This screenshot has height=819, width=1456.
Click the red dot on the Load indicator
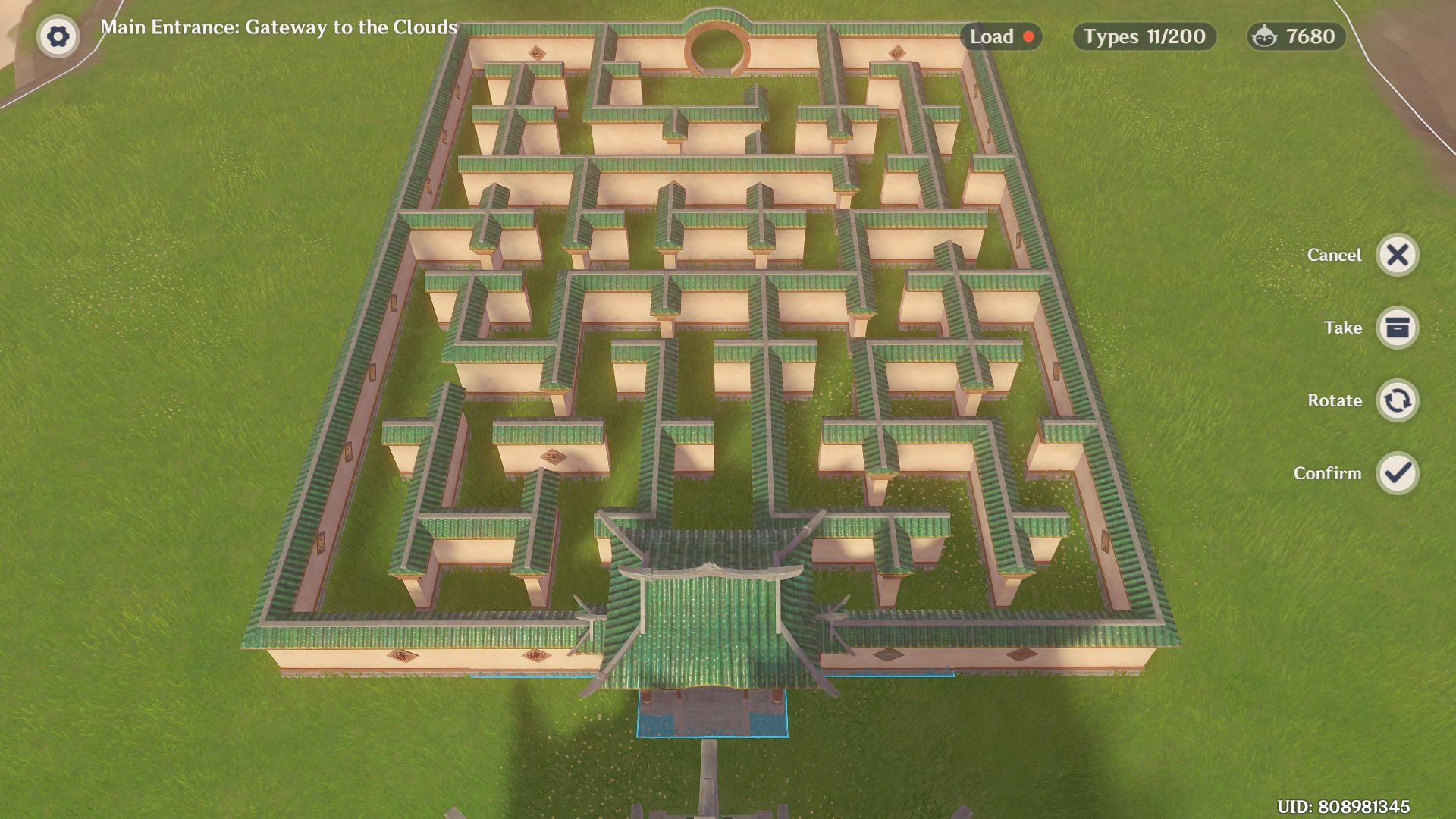1030,36
